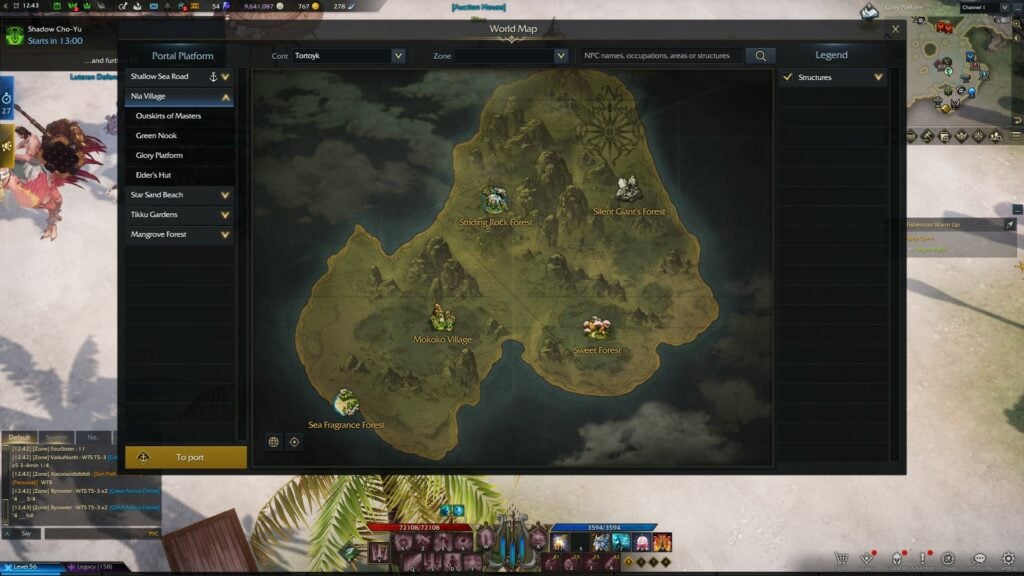
Task: Show the world globe map view
Action: 273,441
